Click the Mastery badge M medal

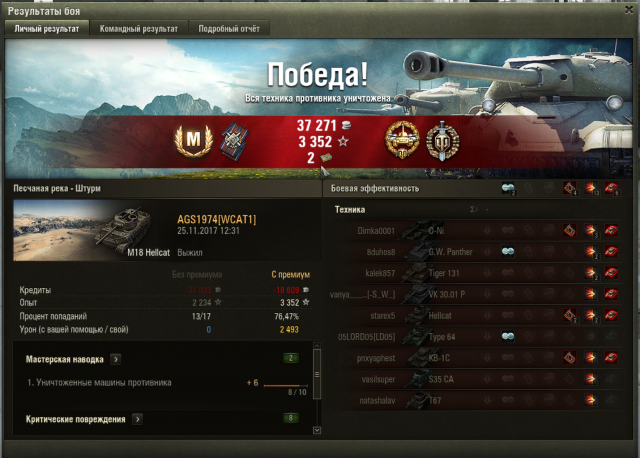[x=194, y=139]
